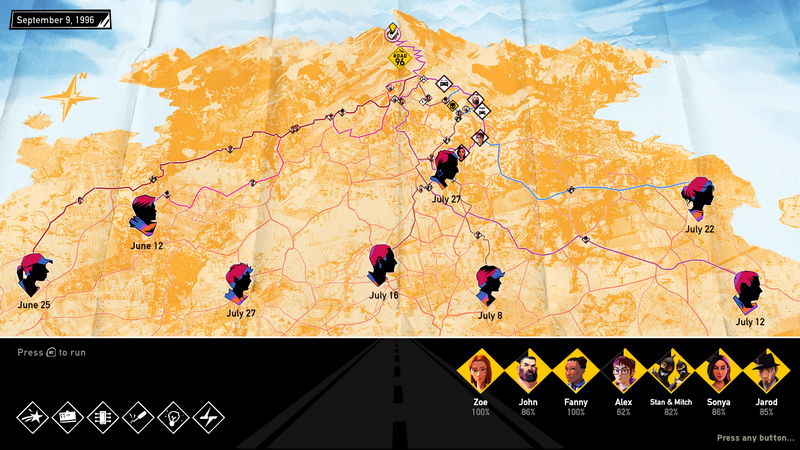Select the Stan & Mitch portrait

click(x=671, y=373)
